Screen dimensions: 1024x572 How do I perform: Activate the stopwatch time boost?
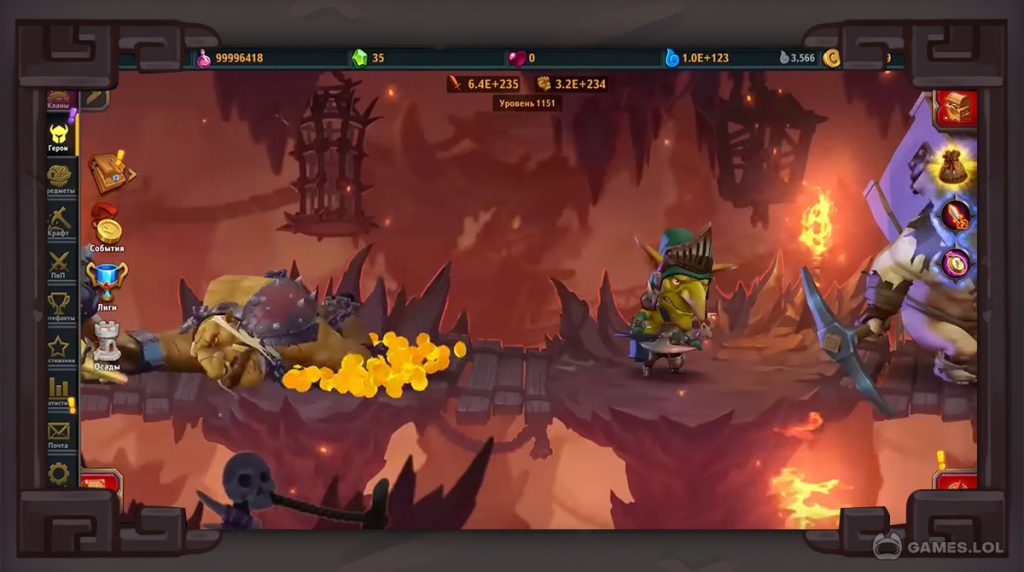955,263
